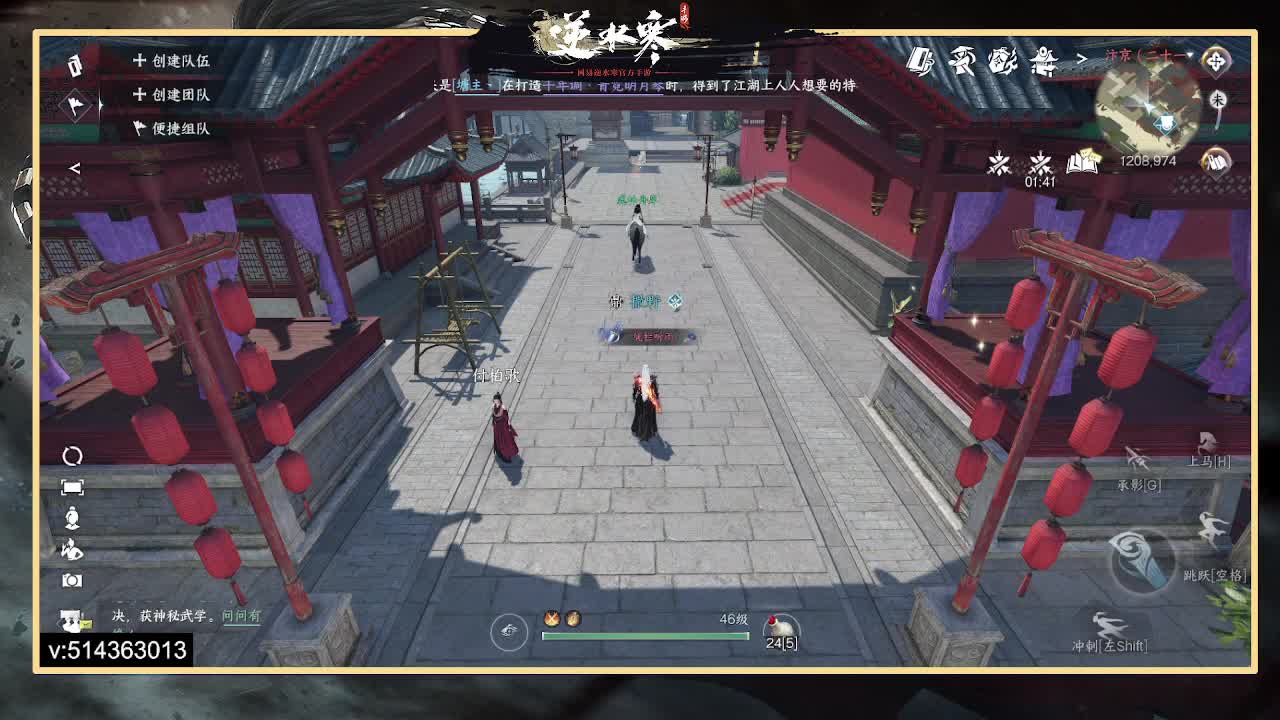Image resolution: width=1280 pixels, height=720 pixels.
Task: Select the camera screenshot icon on left sidebar
Action: click(x=70, y=578)
